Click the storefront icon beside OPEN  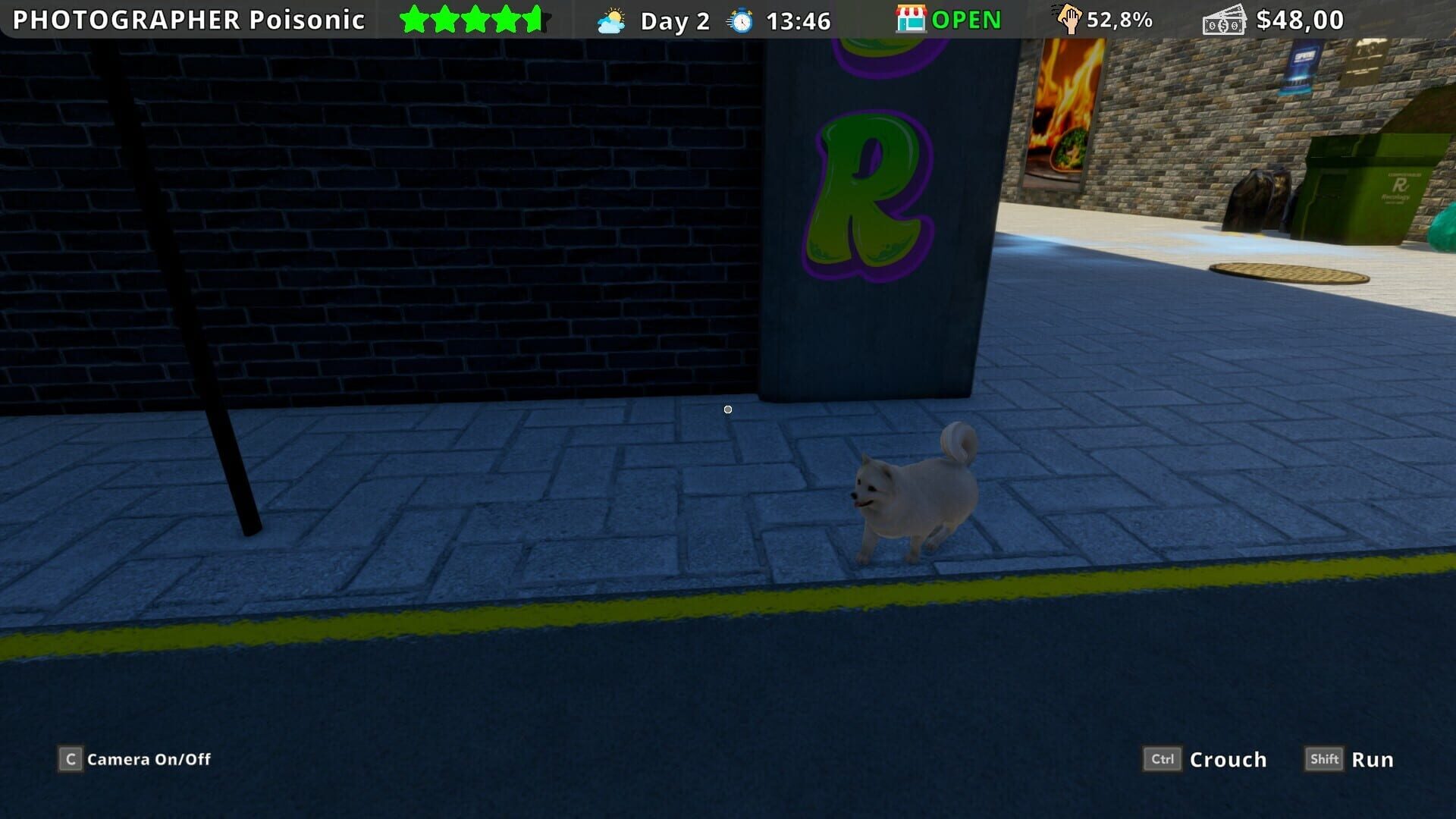(x=912, y=20)
